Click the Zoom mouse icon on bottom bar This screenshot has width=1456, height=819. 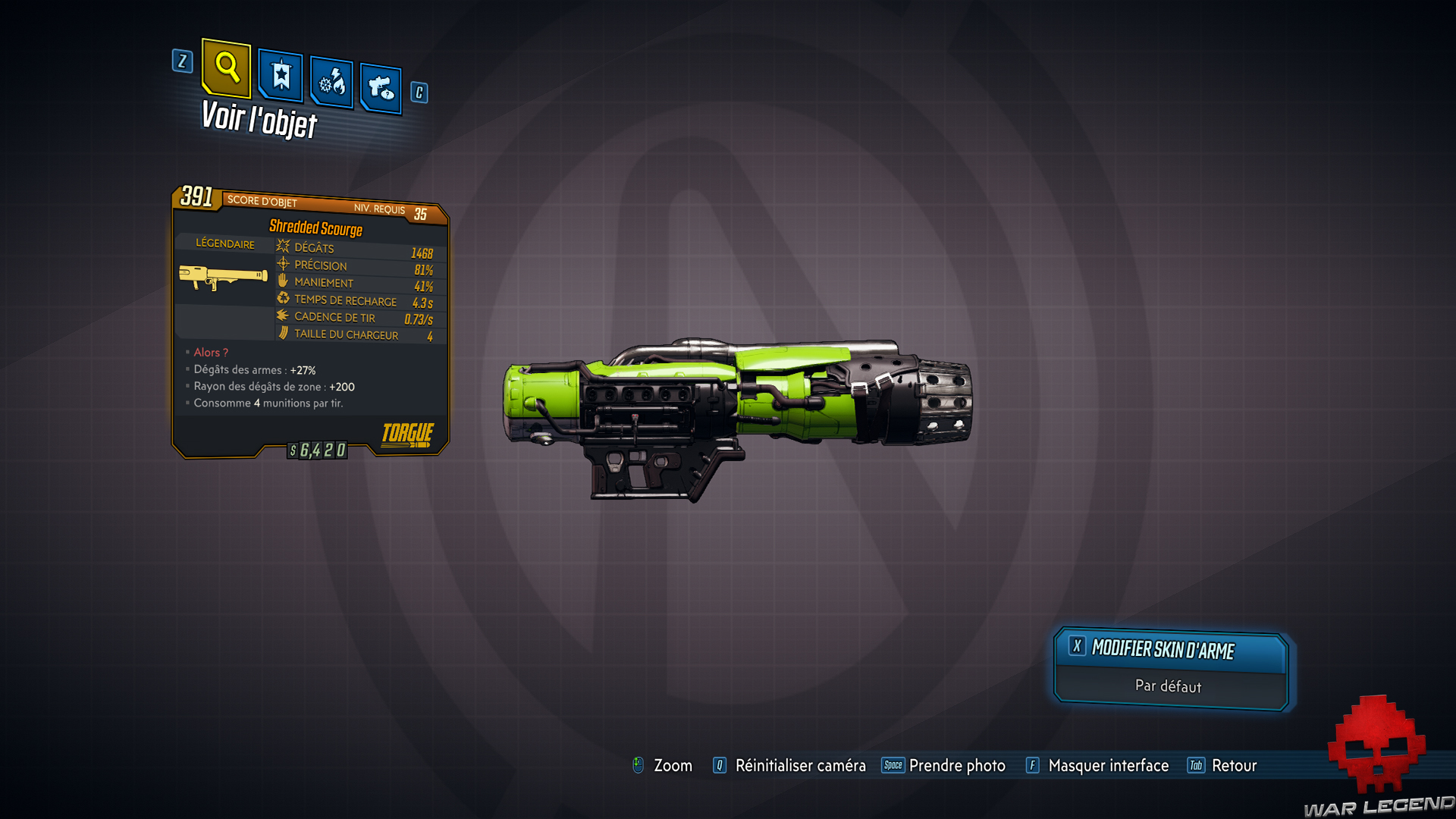(639, 765)
